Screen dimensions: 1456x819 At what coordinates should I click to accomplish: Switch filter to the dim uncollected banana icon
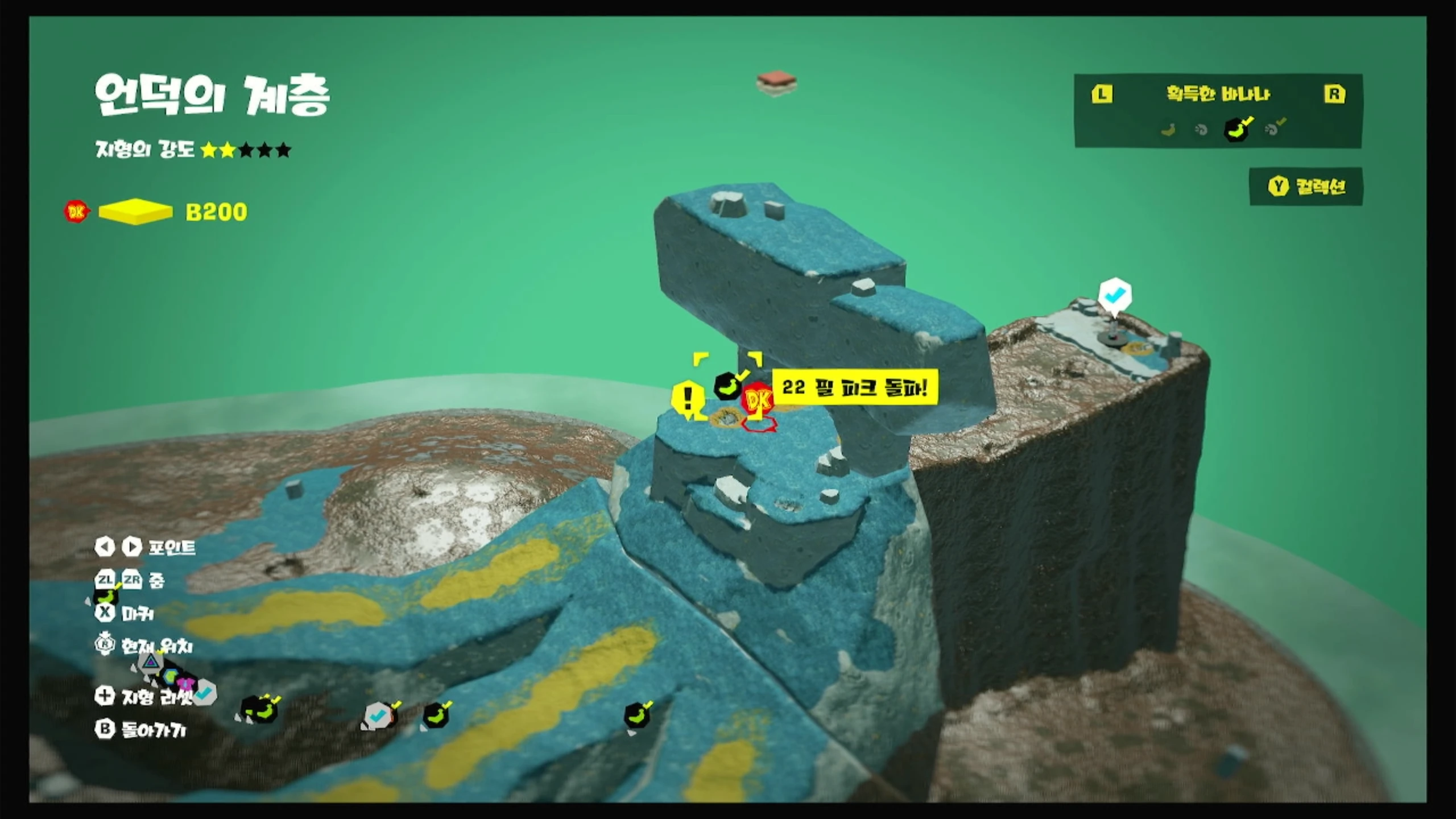point(1168,130)
